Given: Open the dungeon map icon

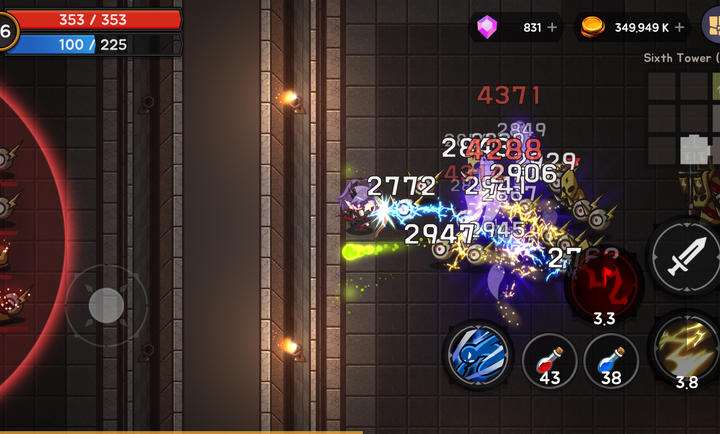Looking at the screenshot, I should point(712,26).
